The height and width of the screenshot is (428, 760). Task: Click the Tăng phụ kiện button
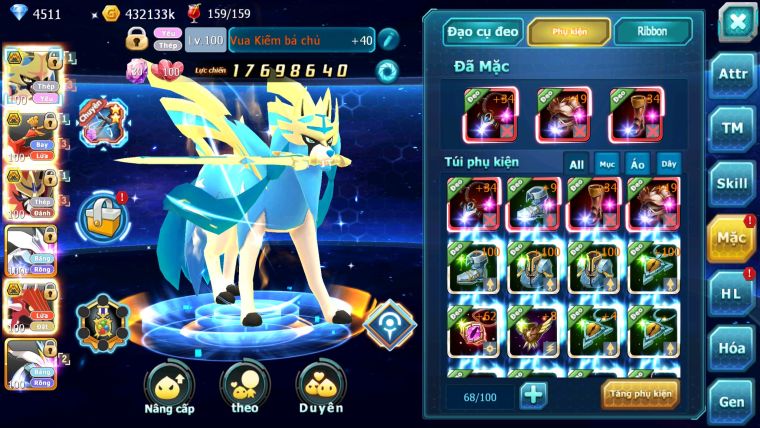pyautogui.click(x=640, y=395)
